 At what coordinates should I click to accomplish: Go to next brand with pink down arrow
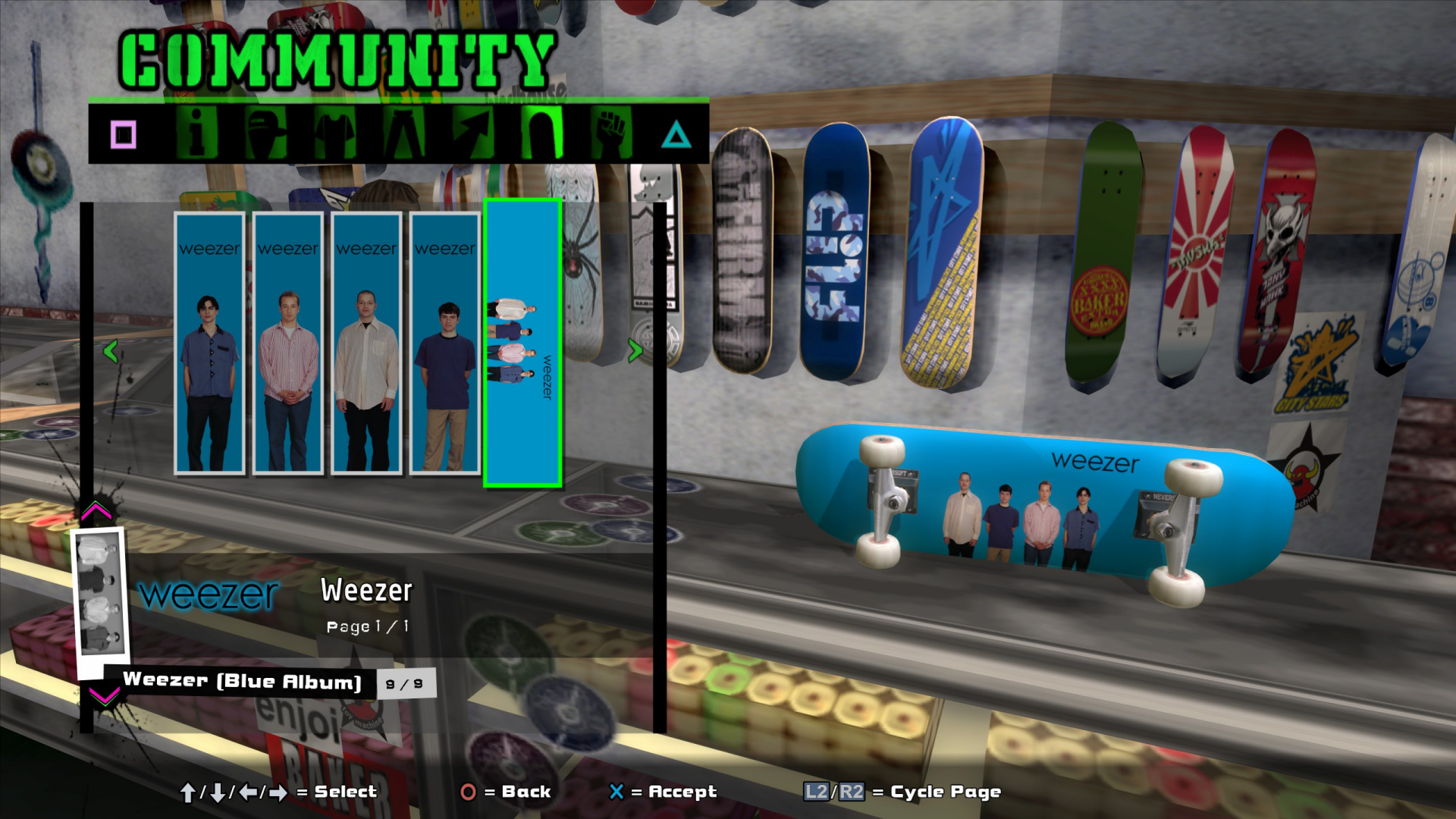[104, 695]
